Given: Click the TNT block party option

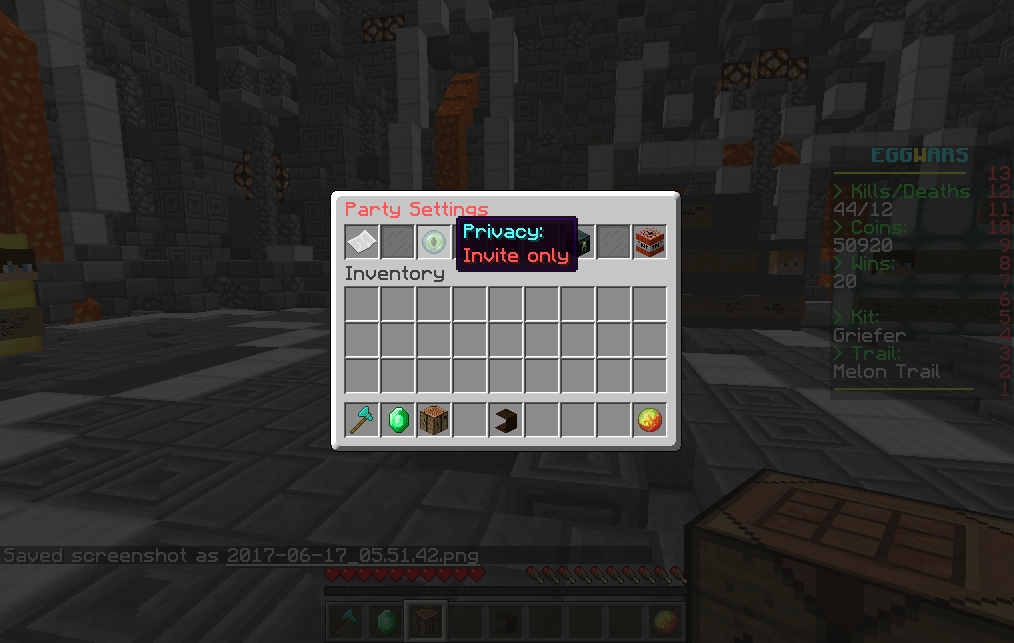Looking at the screenshot, I should point(650,241).
